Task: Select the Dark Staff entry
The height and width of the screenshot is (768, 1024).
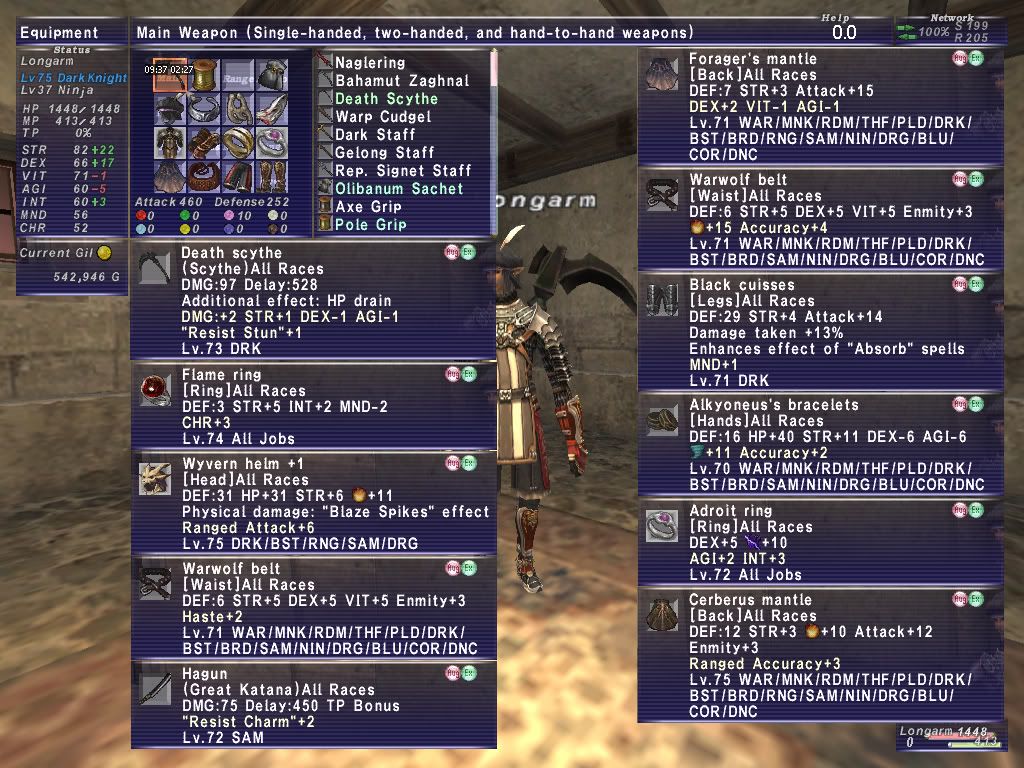Action: (375, 134)
